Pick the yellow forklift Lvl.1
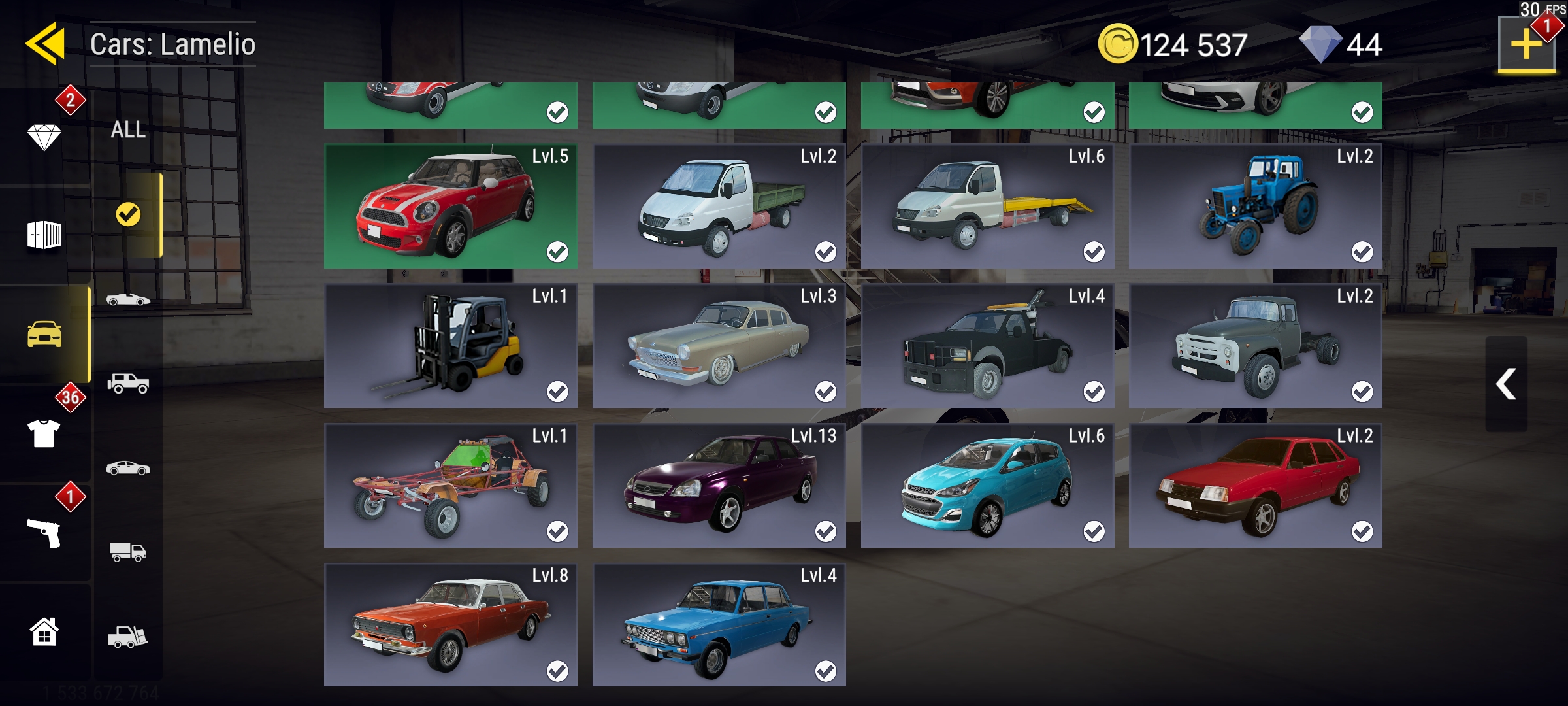Screen dimensions: 1568x706 click(x=451, y=346)
